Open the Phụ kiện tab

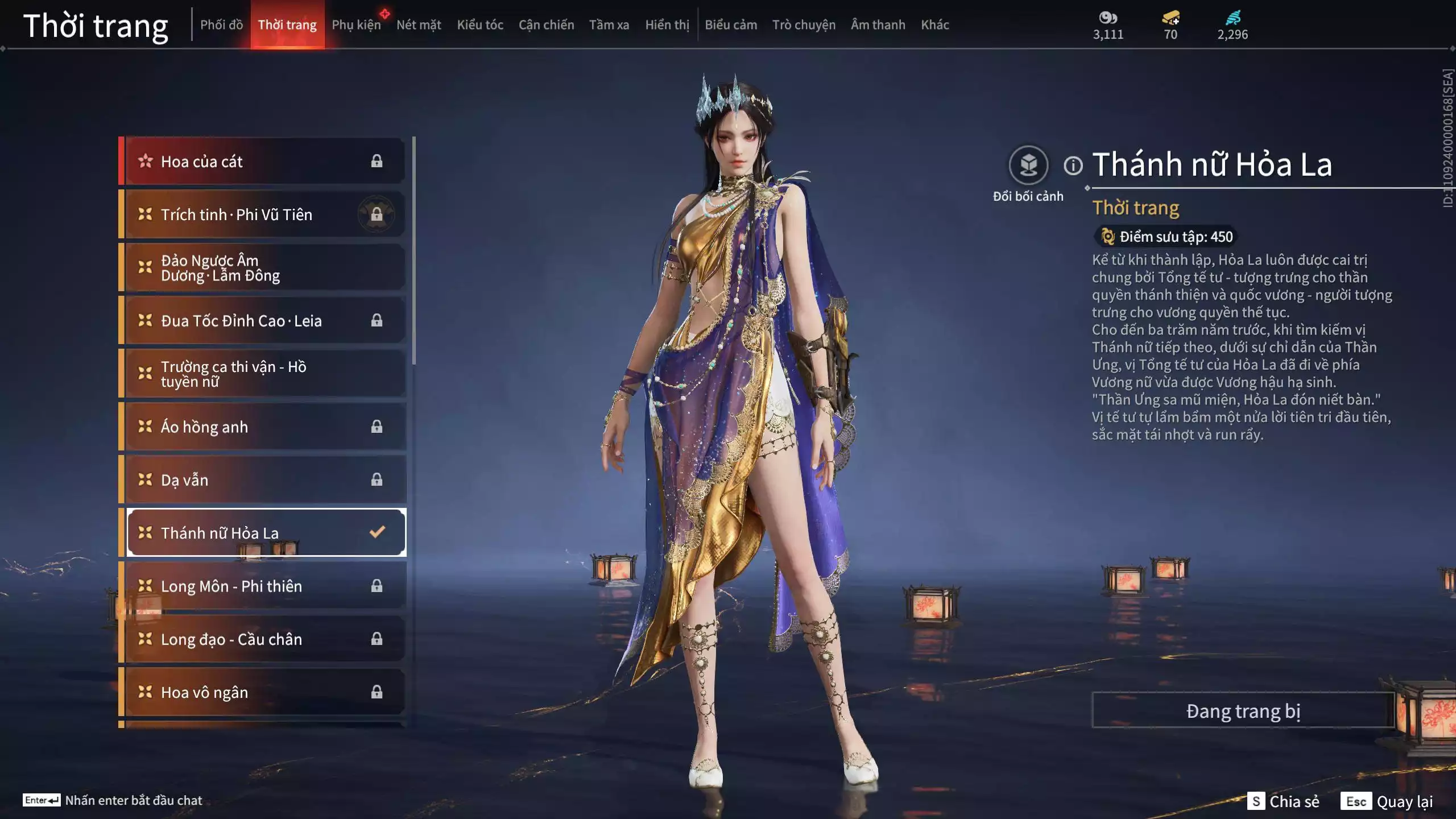(x=356, y=24)
